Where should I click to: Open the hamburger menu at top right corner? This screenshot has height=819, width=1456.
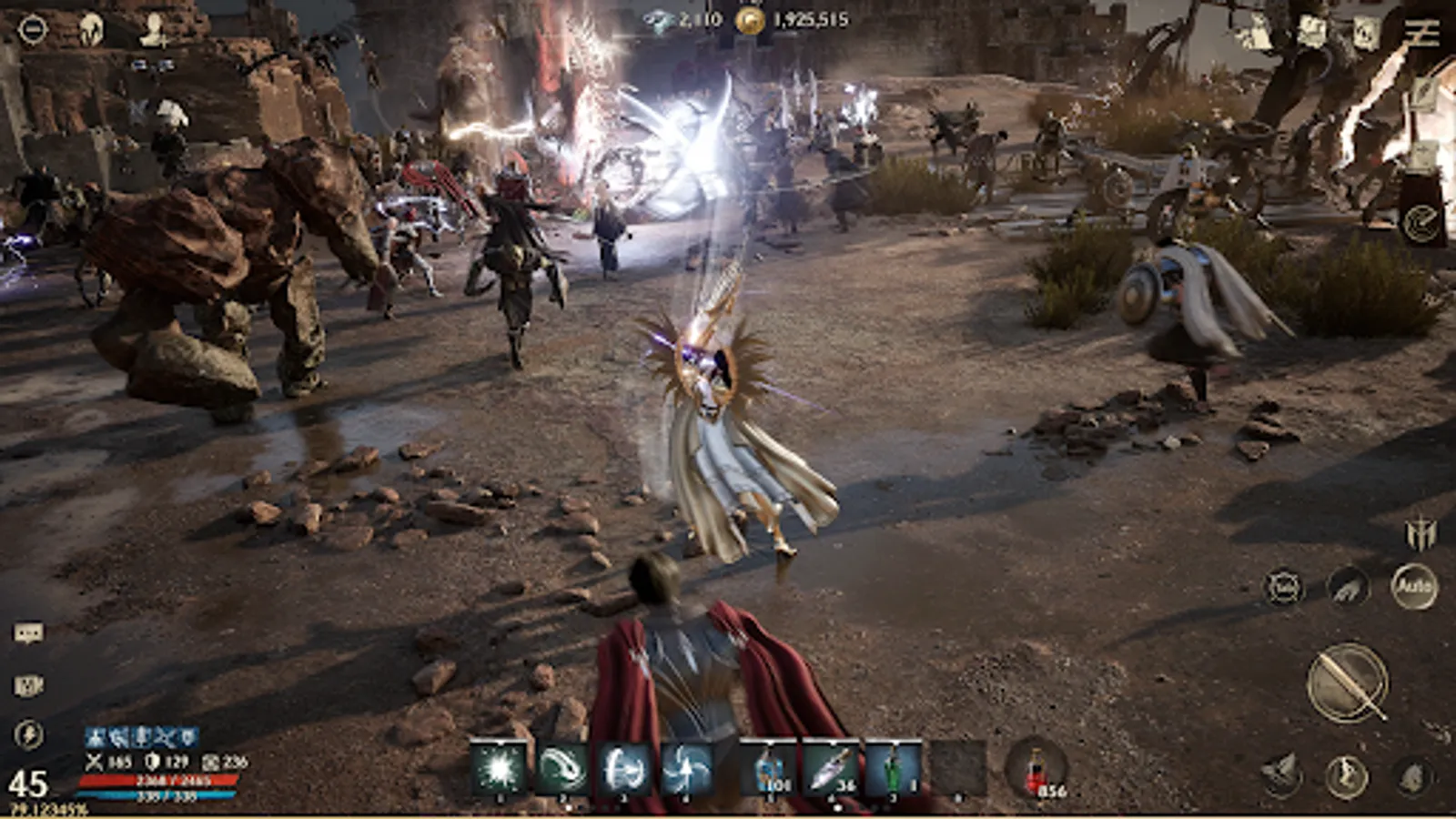tap(1421, 30)
